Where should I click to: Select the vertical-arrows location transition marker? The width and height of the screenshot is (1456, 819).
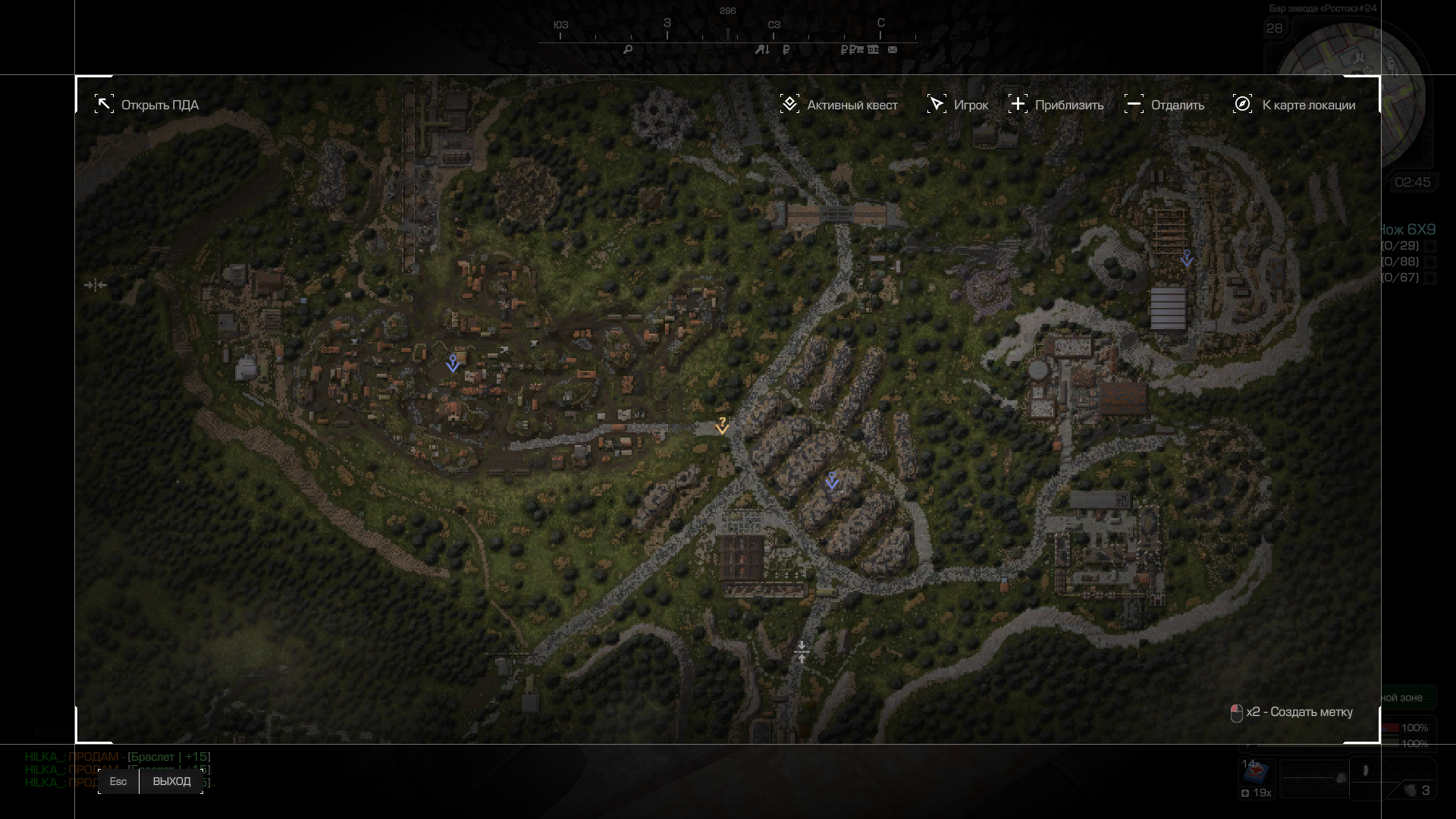click(802, 651)
